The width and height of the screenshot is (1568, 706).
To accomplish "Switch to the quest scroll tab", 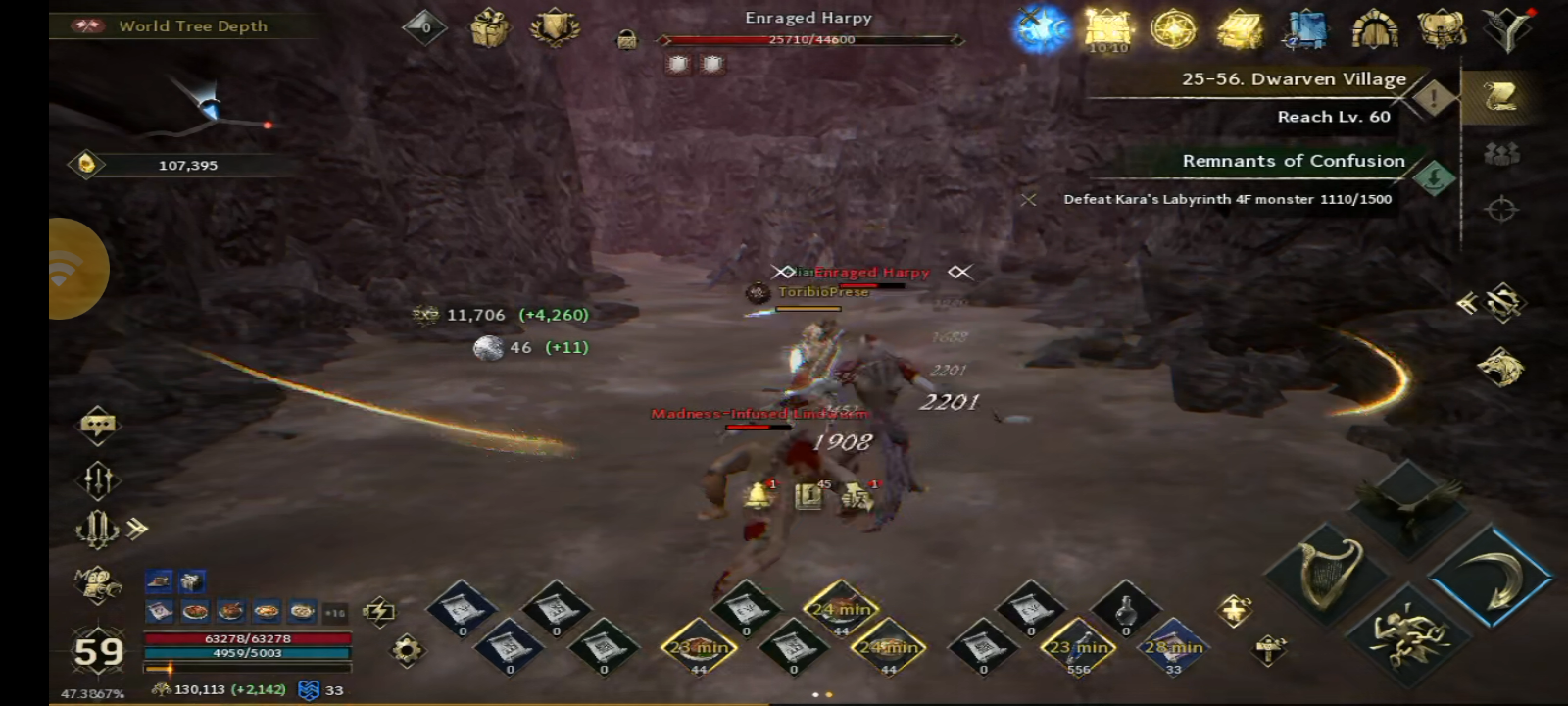I will point(1499,96).
